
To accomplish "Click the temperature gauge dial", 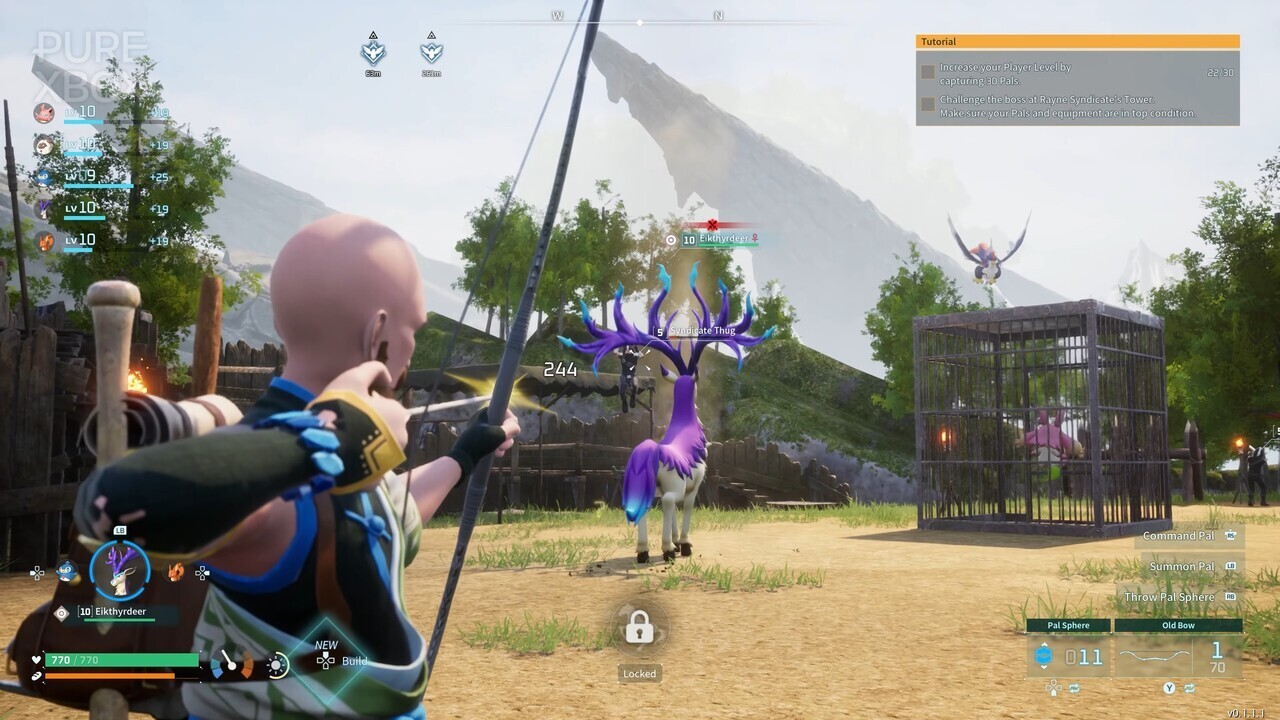I will pyautogui.click(x=231, y=664).
